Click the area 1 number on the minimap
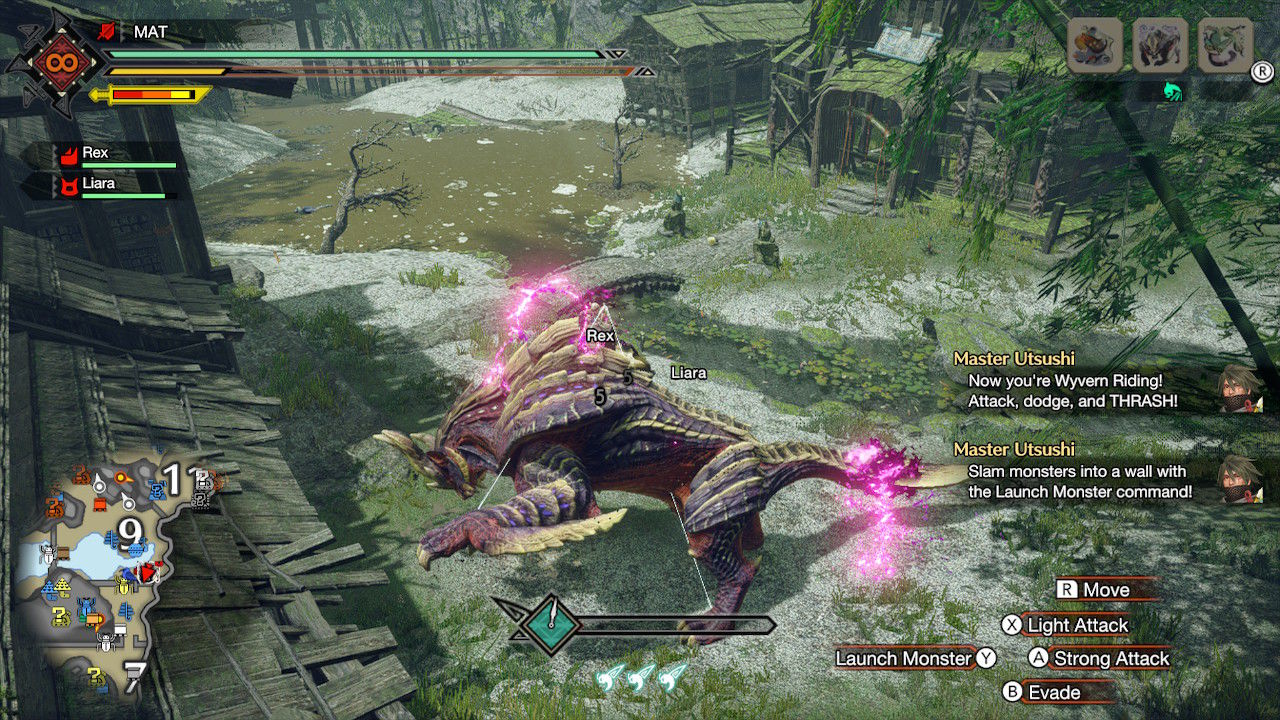 [173, 481]
